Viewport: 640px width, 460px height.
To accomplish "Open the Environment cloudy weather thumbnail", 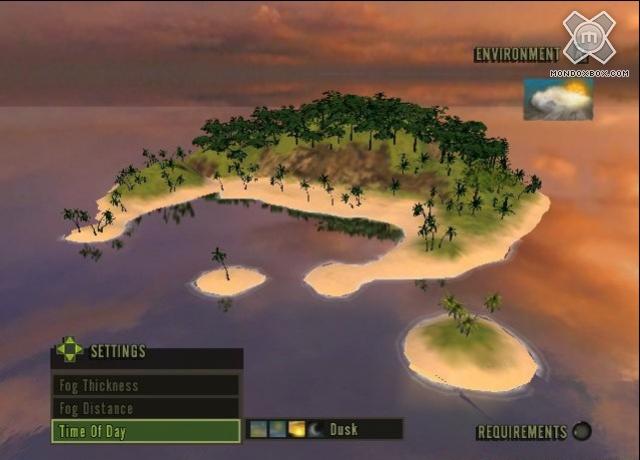I will pyautogui.click(x=558, y=100).
